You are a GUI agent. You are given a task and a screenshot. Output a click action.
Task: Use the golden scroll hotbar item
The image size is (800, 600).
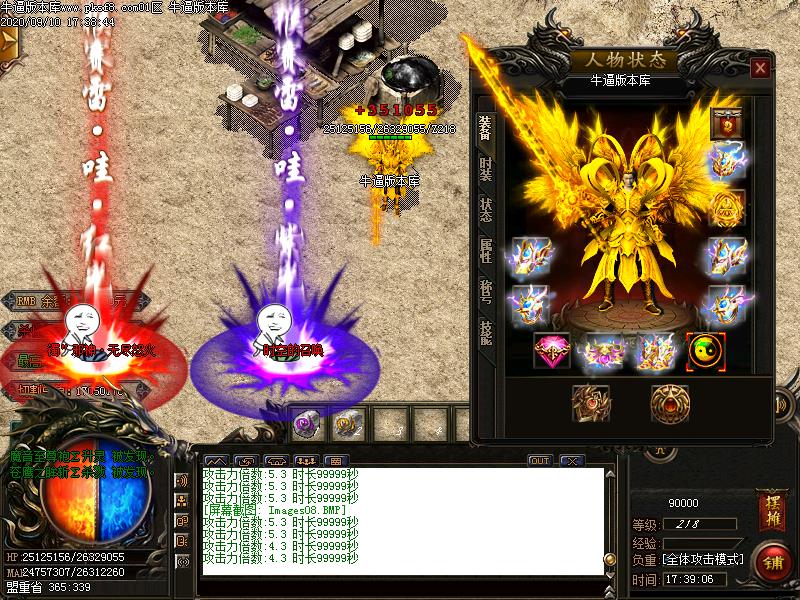tap(347, 425)
